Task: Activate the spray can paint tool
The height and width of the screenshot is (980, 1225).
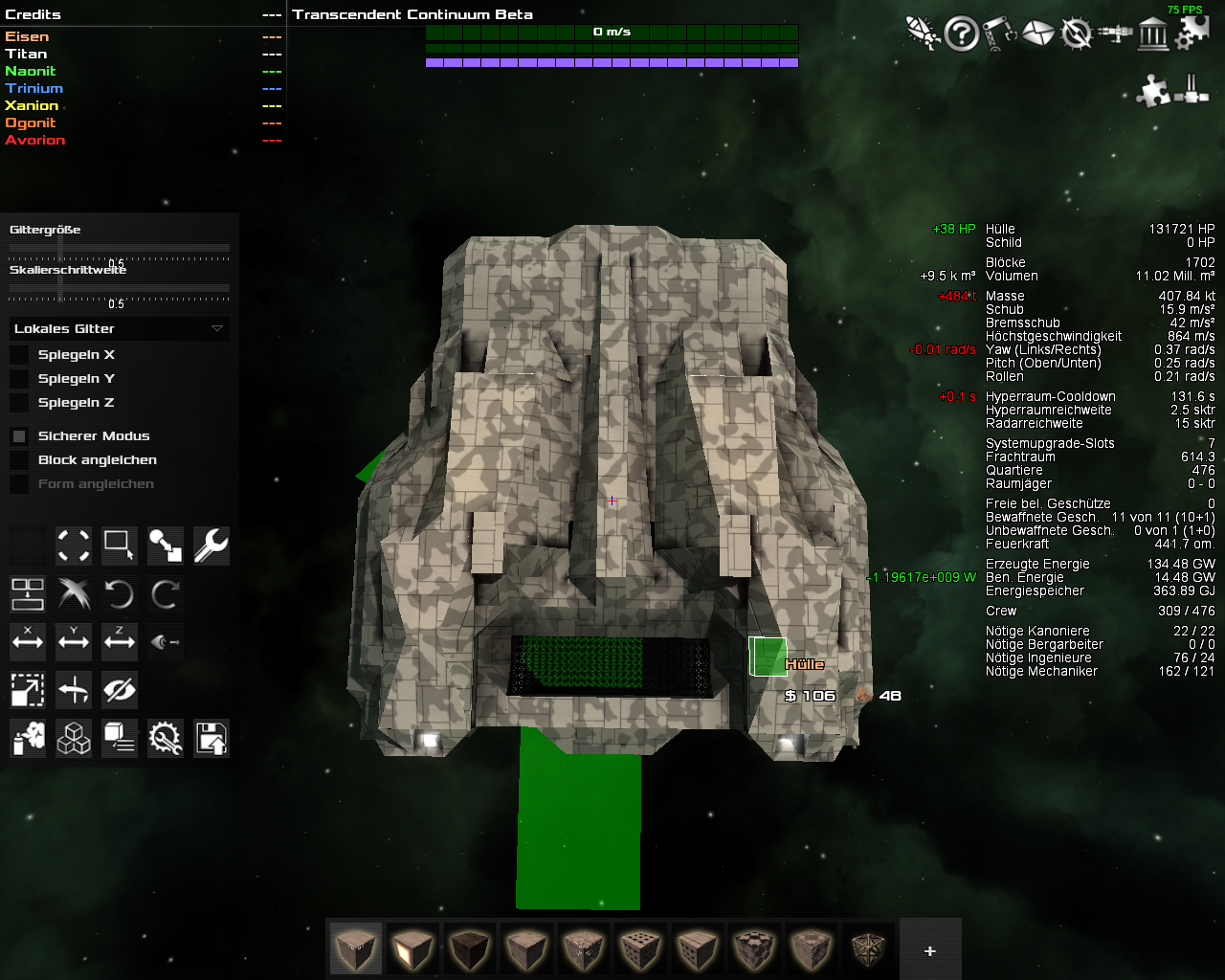Action: pyautogui.click(x=28, y=739)
